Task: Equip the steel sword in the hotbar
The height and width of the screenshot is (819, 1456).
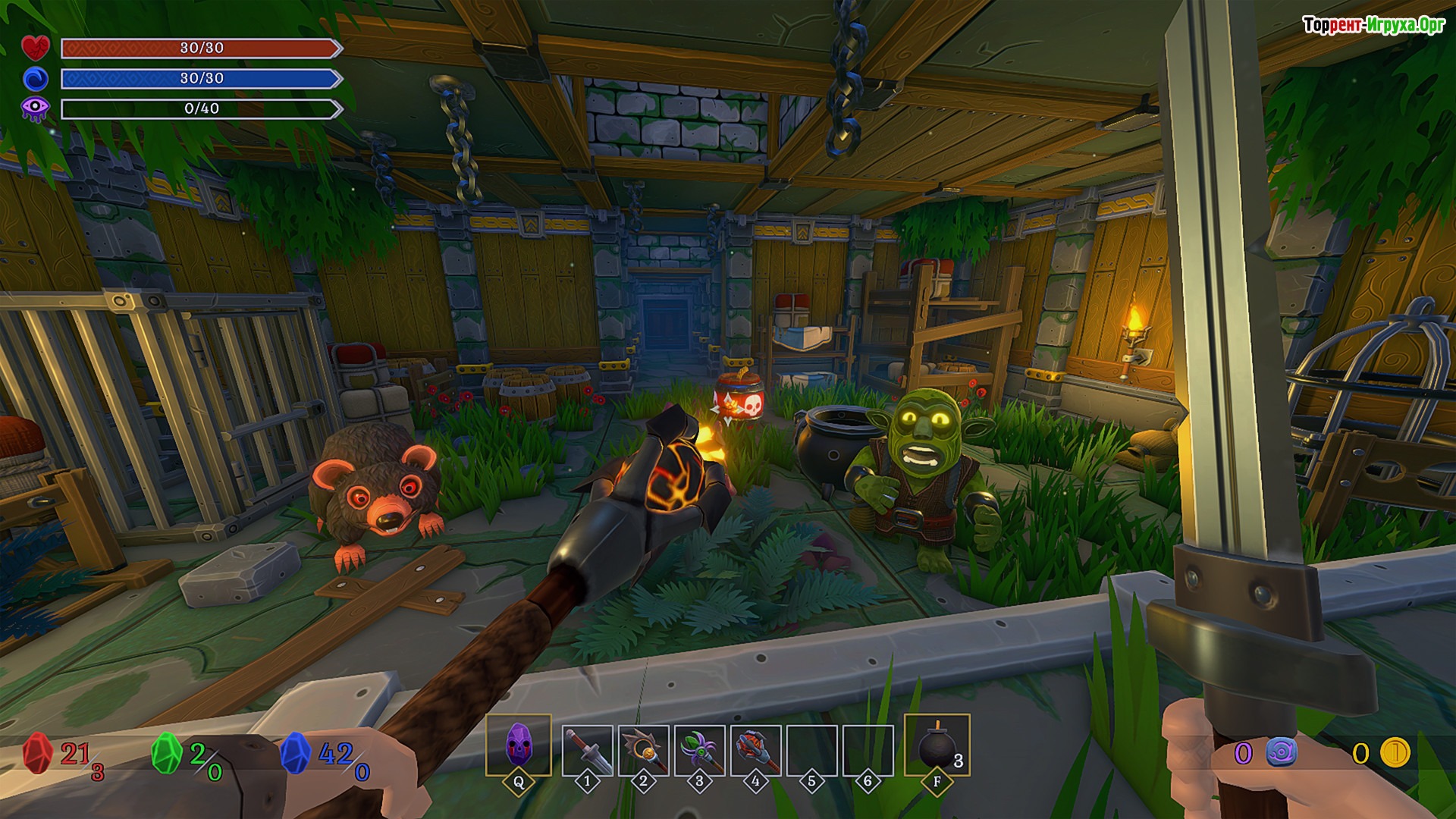Action: click(x=587, y=749)
